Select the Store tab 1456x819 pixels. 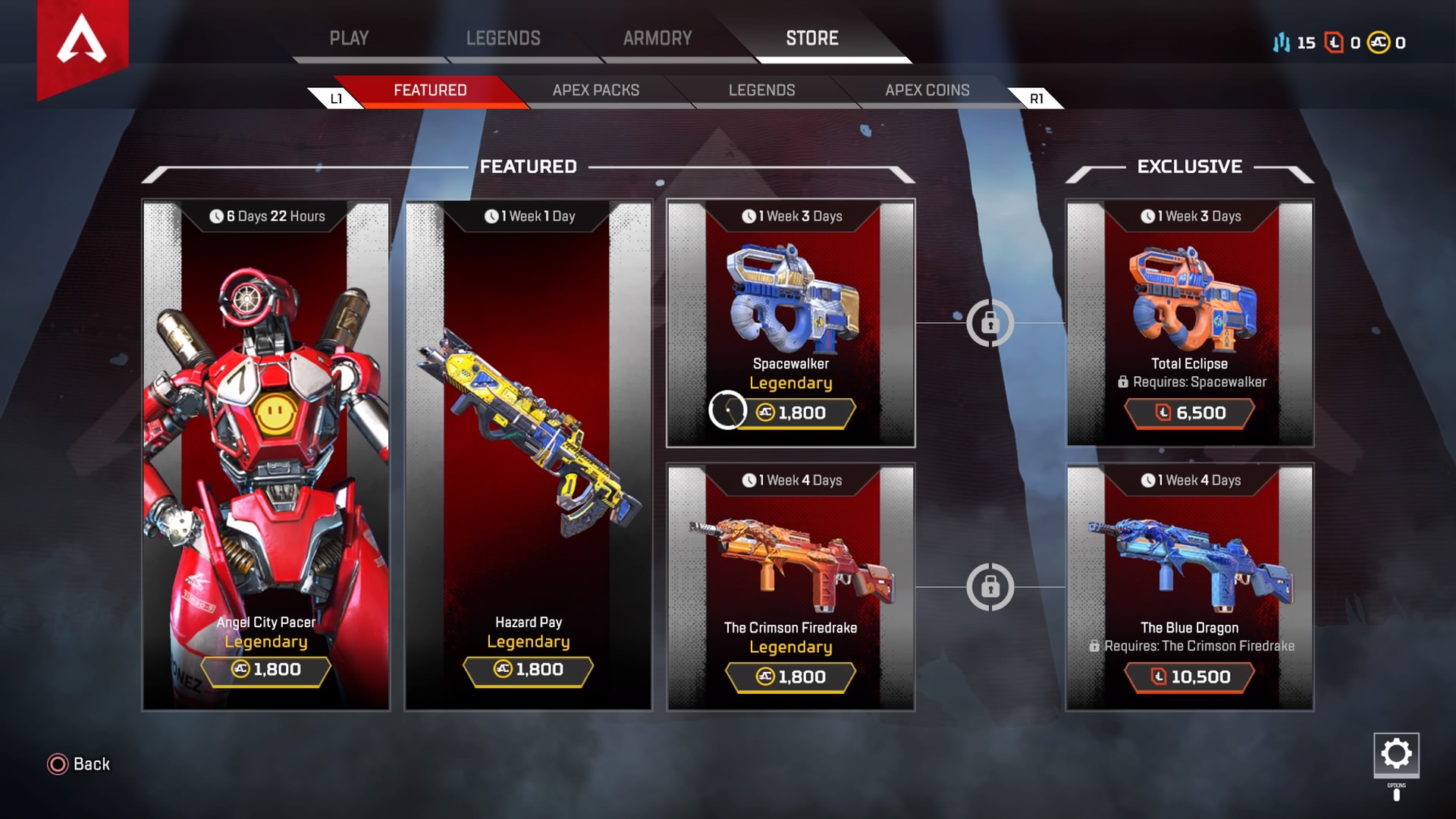point(812,38)
